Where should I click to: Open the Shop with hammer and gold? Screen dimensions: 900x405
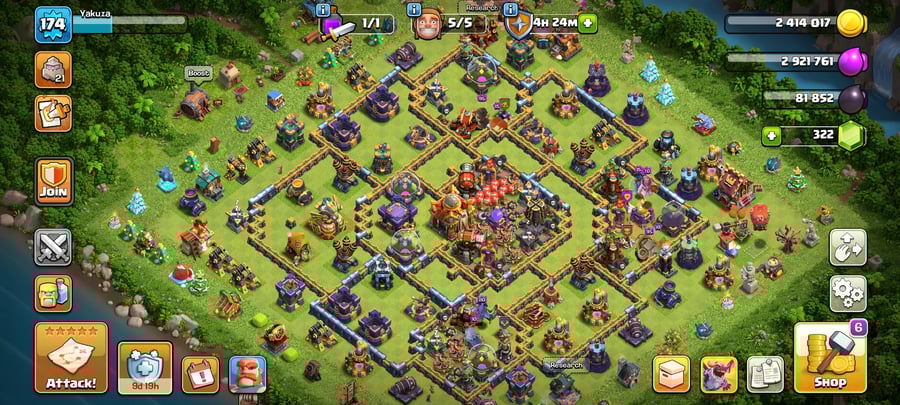click(829, 357)
